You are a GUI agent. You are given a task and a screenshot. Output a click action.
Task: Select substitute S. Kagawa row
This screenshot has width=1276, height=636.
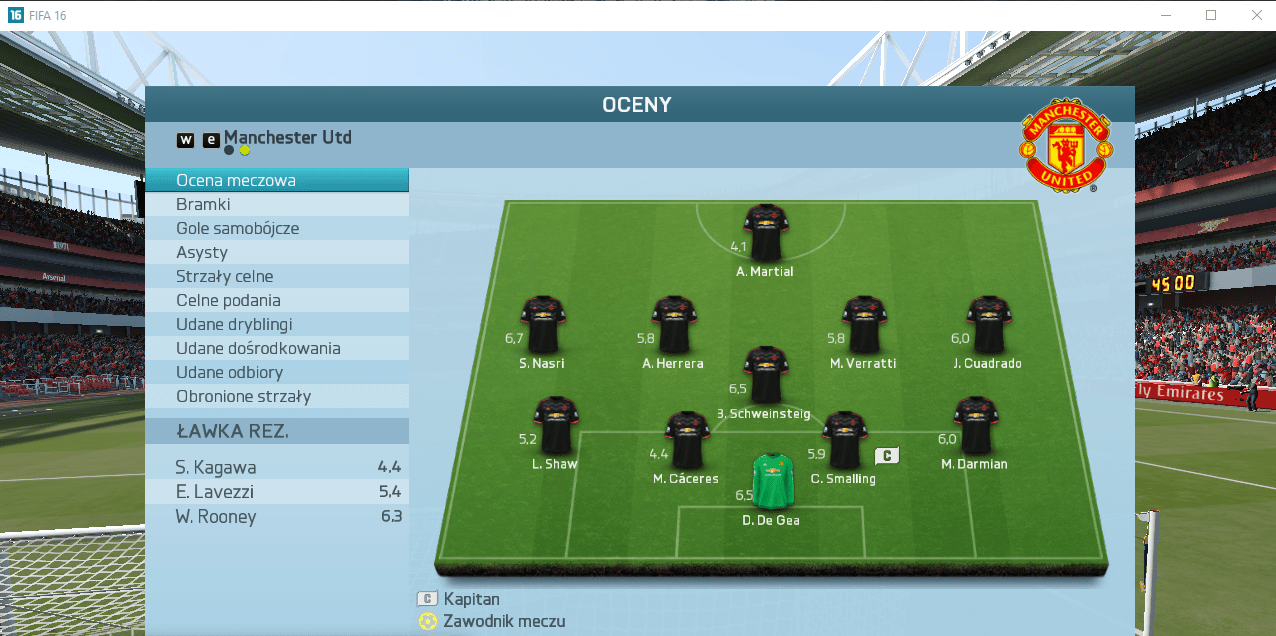(277, 467)
